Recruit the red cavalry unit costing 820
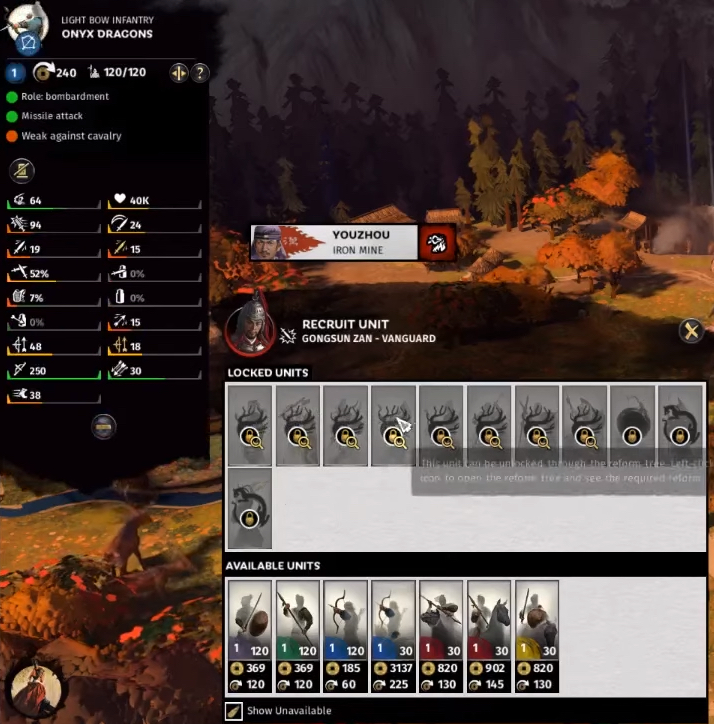714x724 pixels. click(441, 636)
